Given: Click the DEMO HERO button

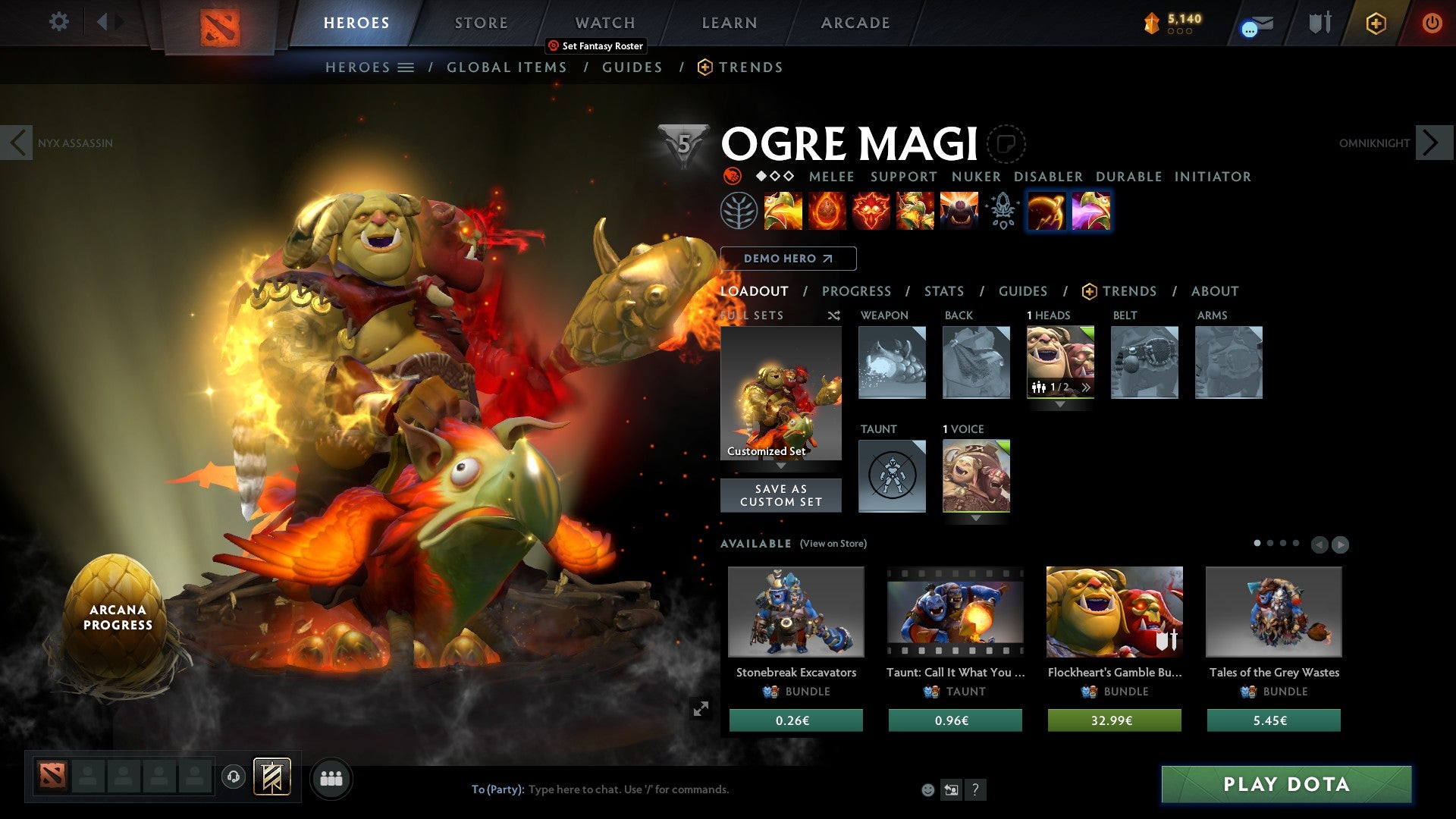Looking at the screenshot, I should click(788, 259).
